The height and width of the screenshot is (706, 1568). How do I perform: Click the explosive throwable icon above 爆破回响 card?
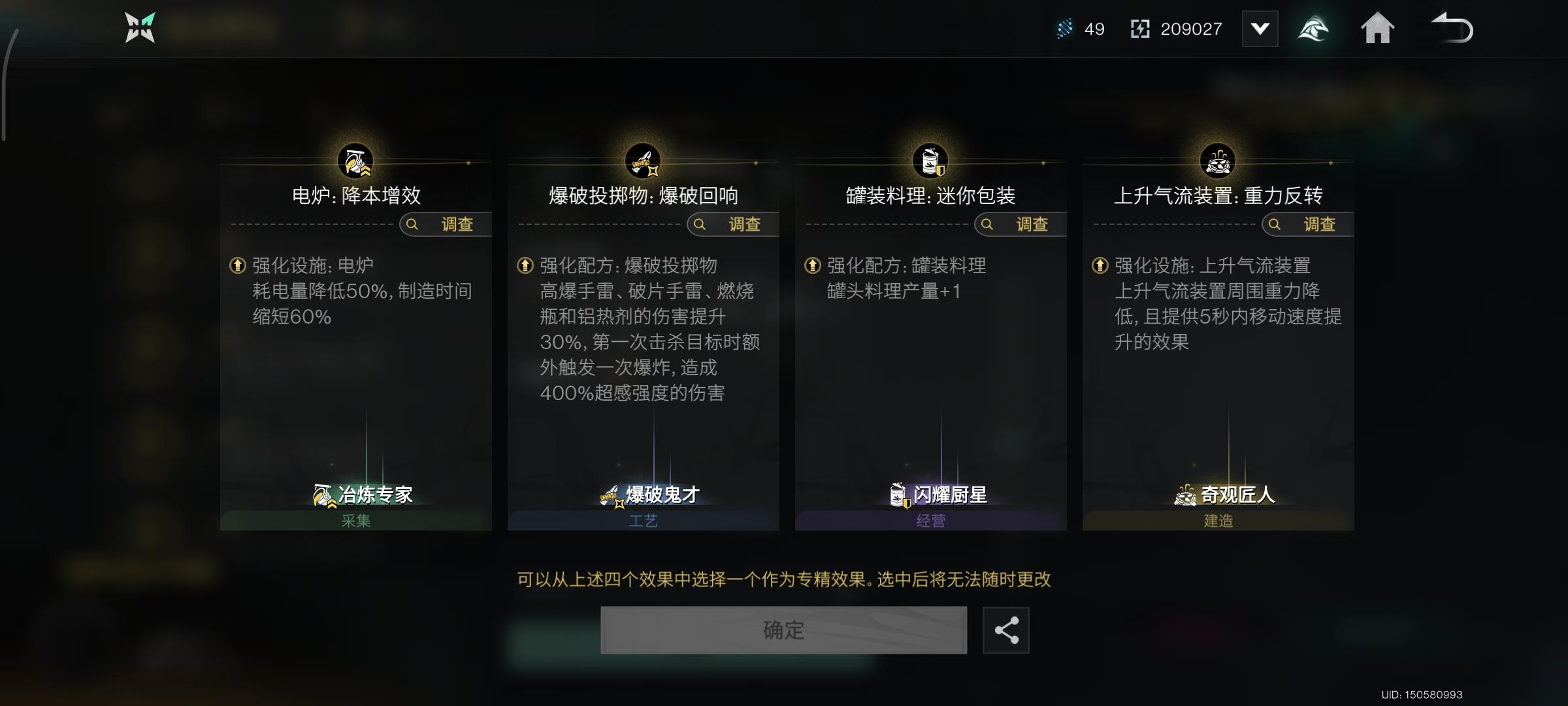click(x=642, y=159)
